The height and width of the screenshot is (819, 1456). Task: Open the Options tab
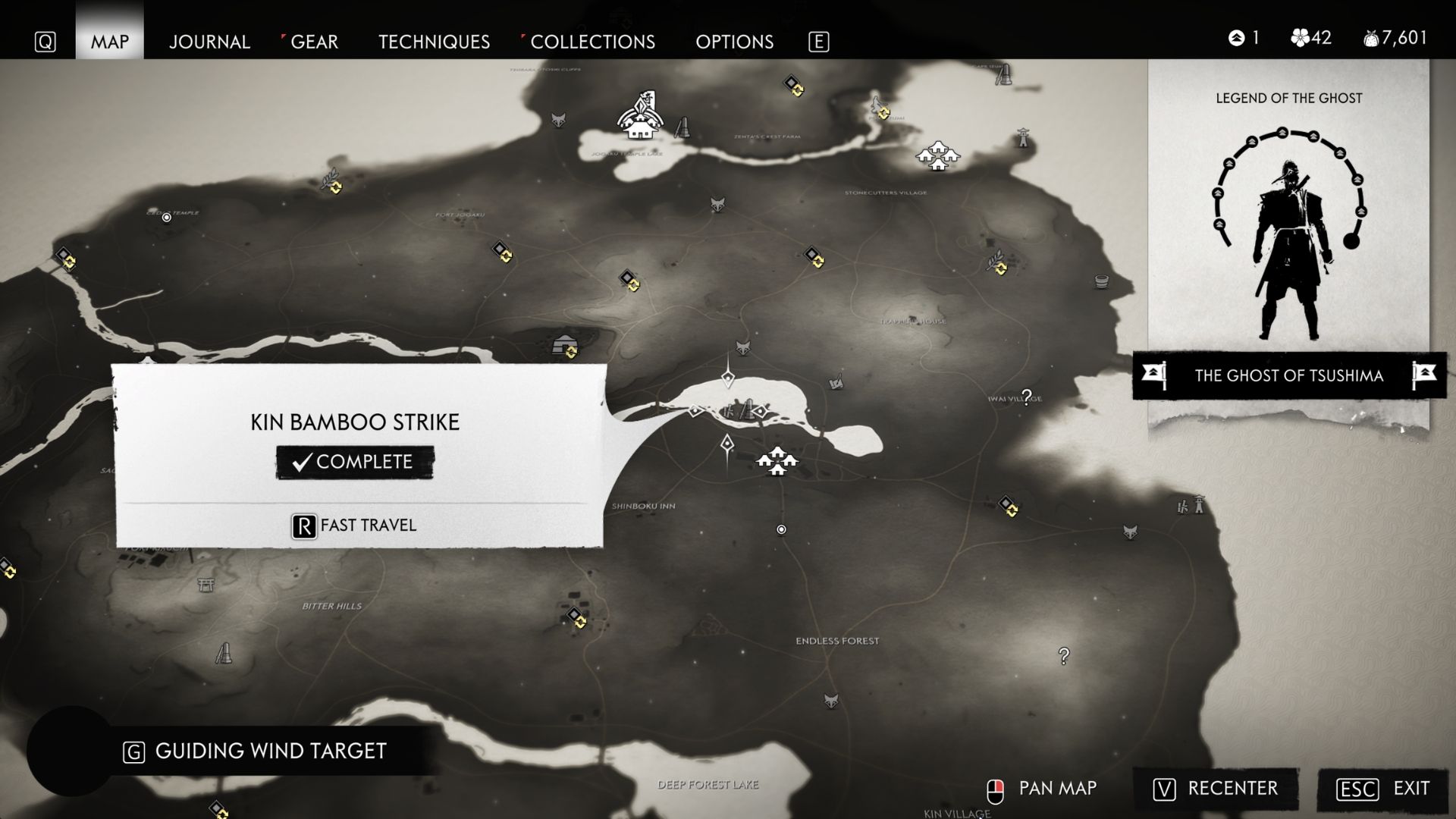[x=734, y=42]
